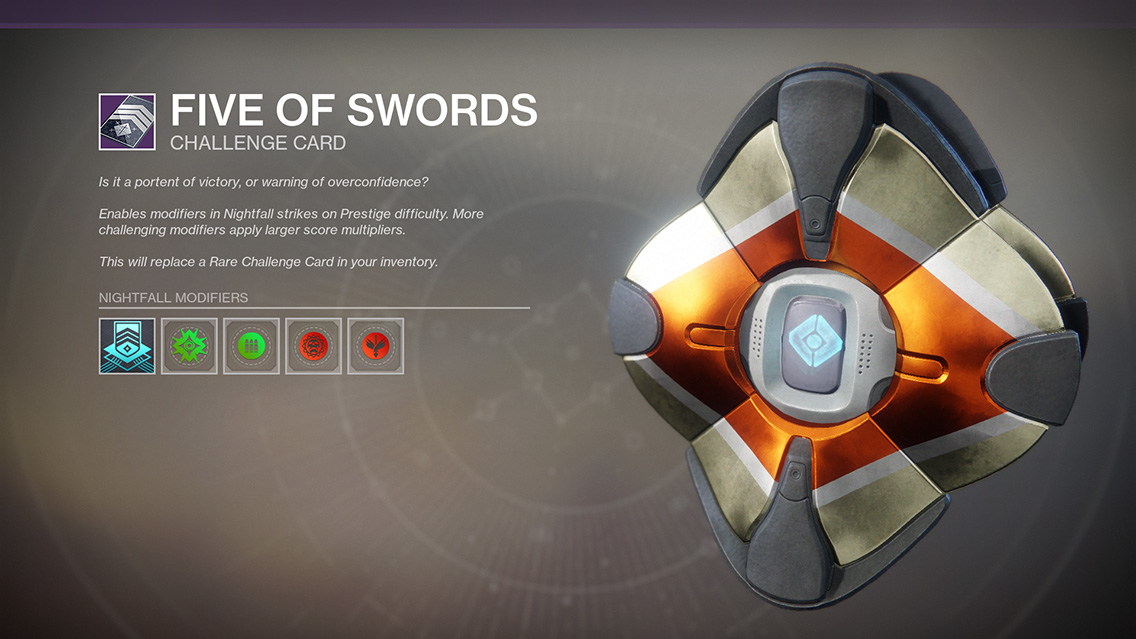Select the red winged emblem modifier
Viewport: 1136px width, 639px height.
click(375, 346)
